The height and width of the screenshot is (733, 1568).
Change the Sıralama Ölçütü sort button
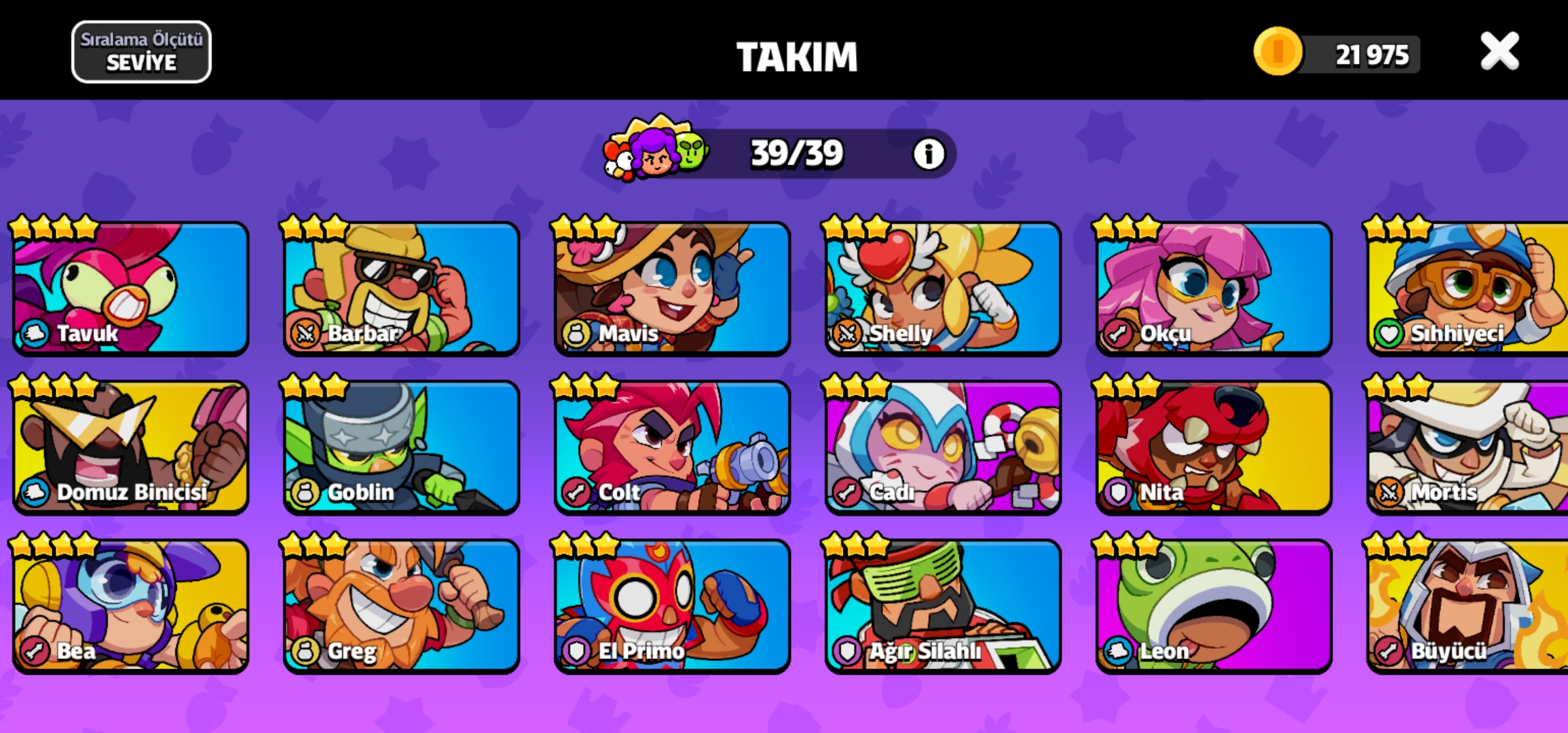[x=141, y=52]
